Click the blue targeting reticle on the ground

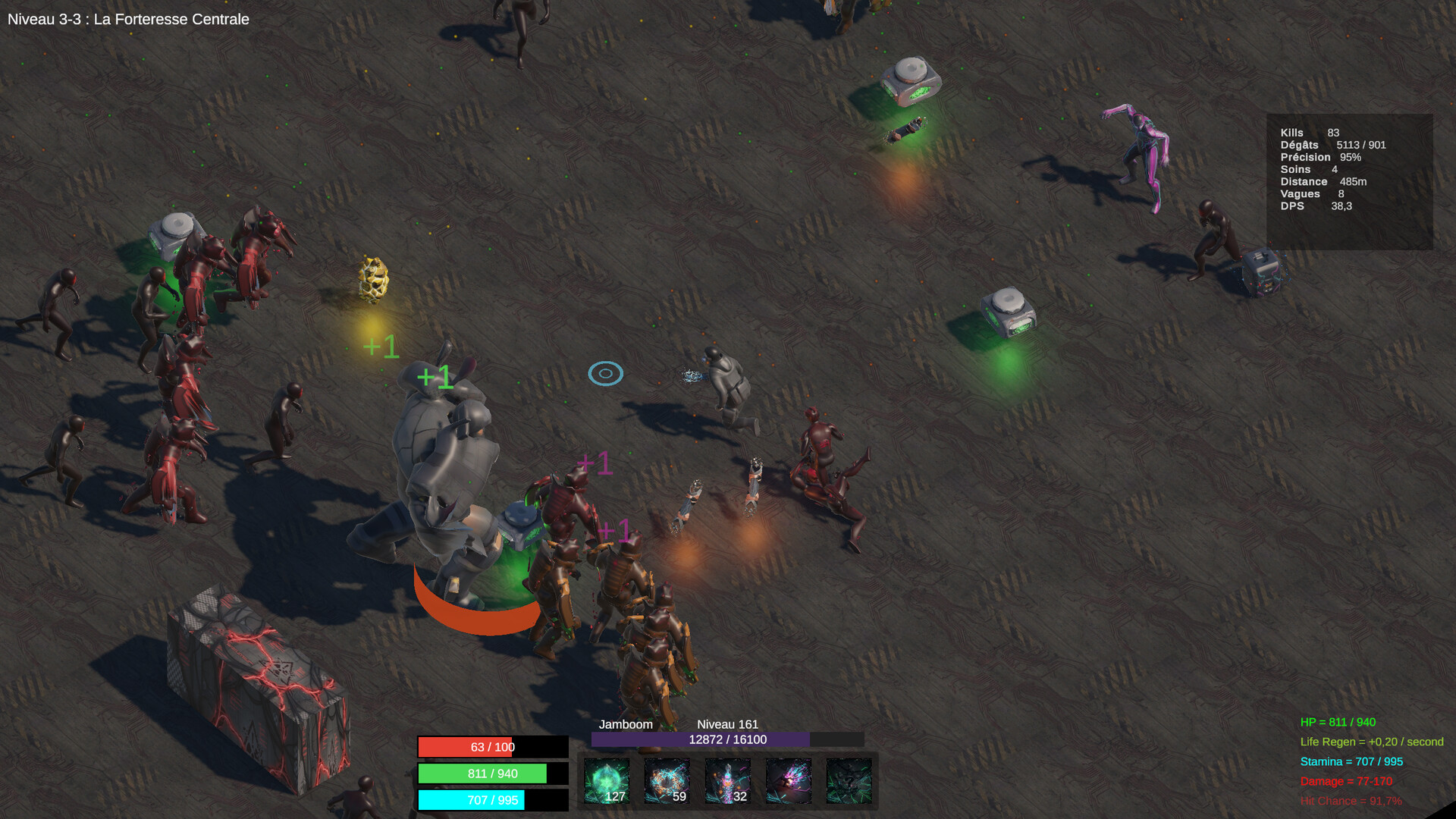[605, 373]
